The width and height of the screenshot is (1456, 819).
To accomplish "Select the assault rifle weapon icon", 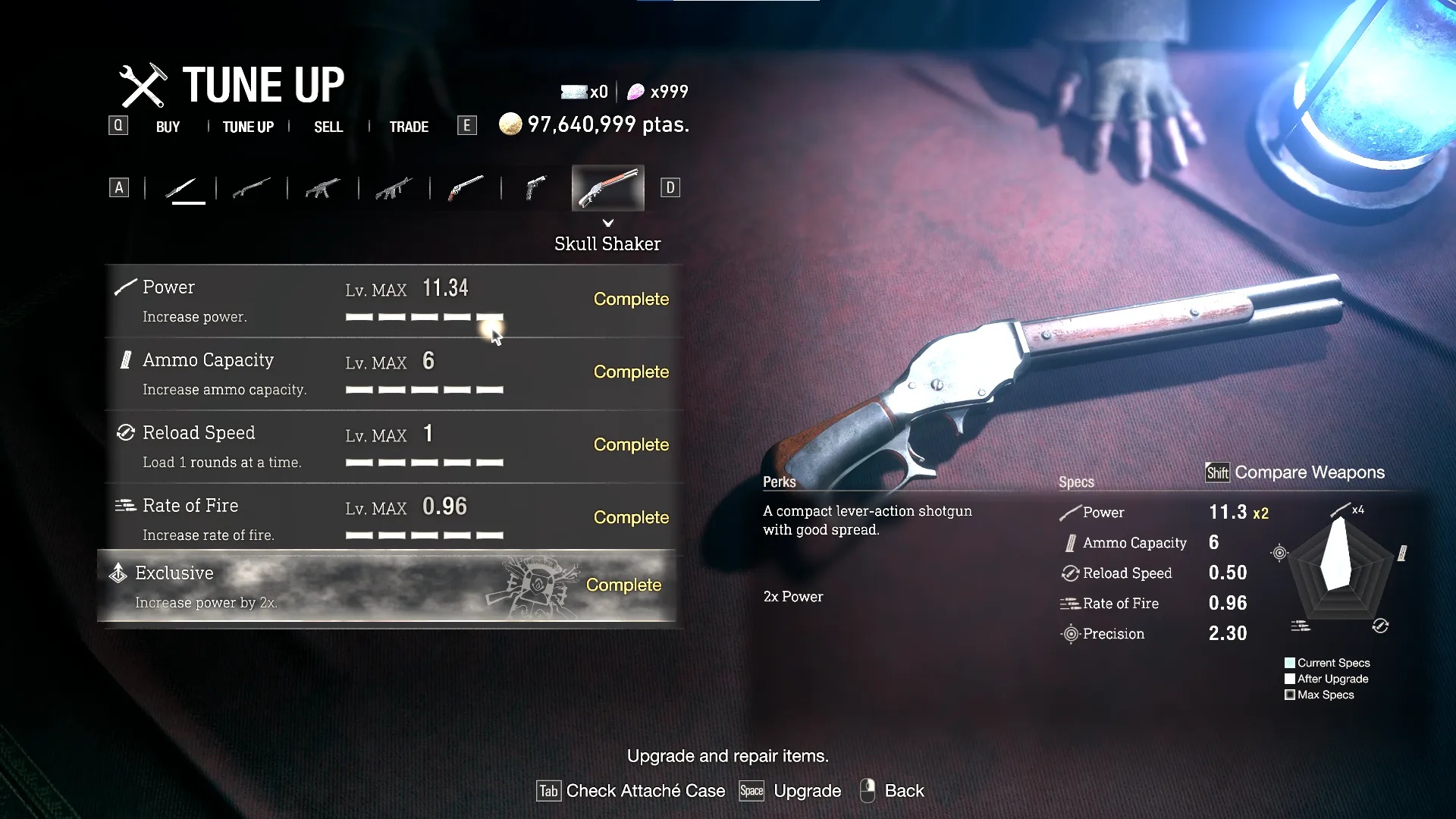I will pyautogui.click(x=394, y=187).
